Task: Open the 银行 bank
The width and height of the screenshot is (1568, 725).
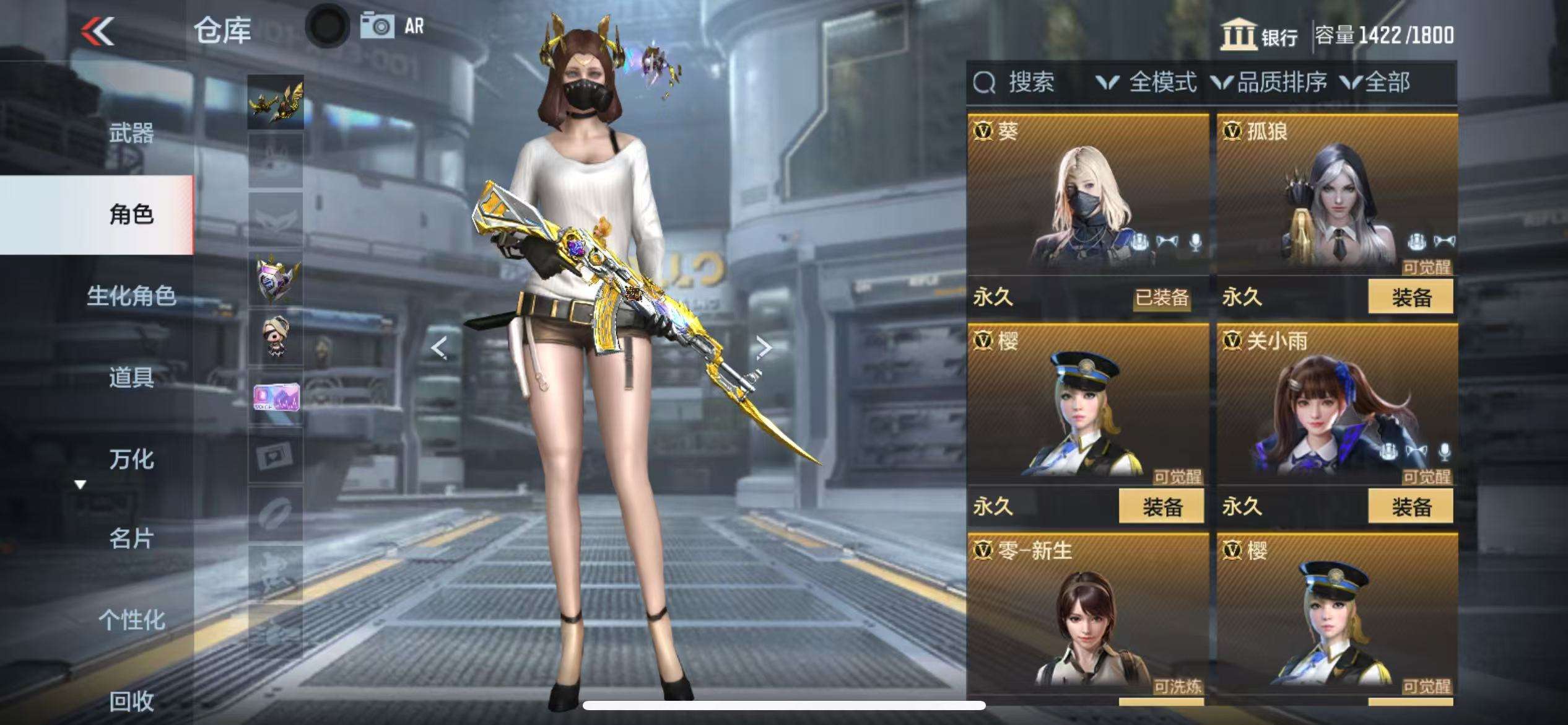Action: click(1260, 35)
